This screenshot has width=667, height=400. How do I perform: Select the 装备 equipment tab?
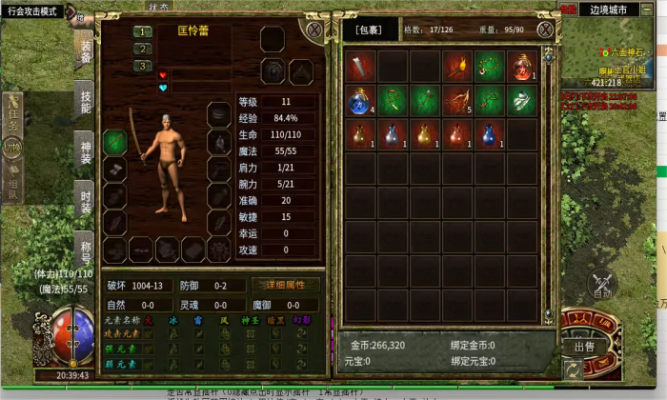[86, 47]
